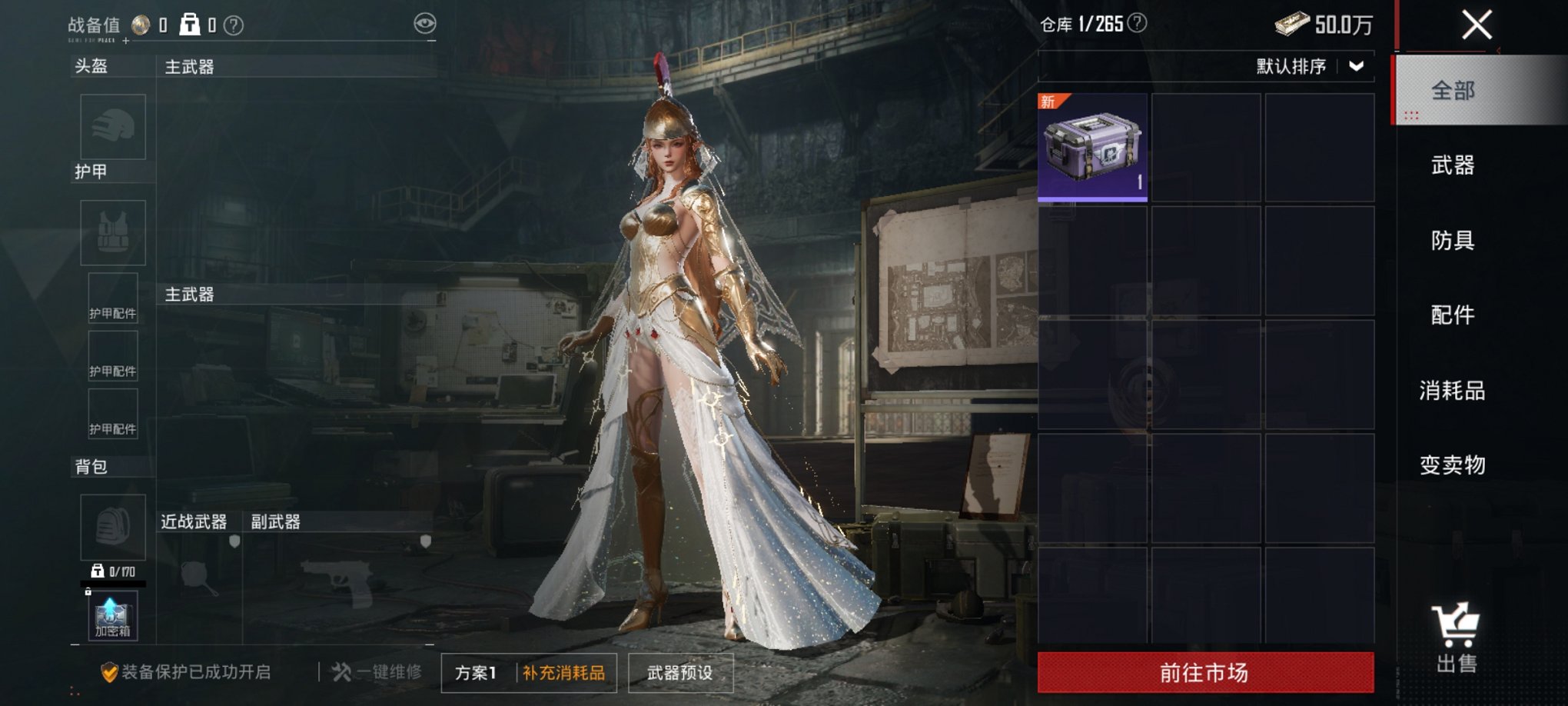Image resolution: width=1568 pixels, height=706 pixels.
Task: Choose the 消耗品 (Consumables) tab
Action: pos(1453,391)
